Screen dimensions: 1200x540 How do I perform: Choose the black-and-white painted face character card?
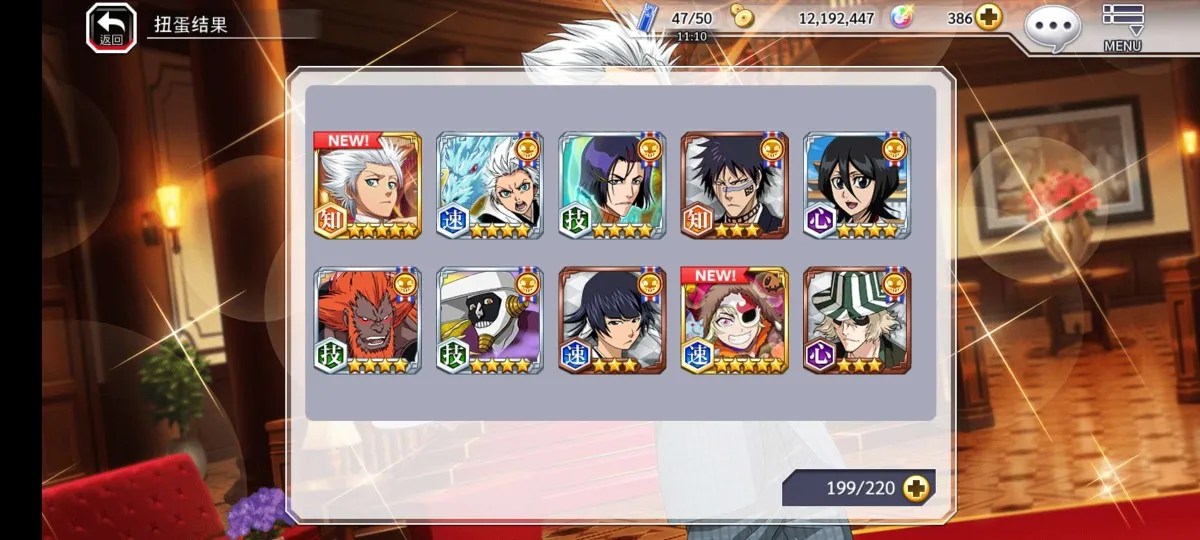[490, 320]
